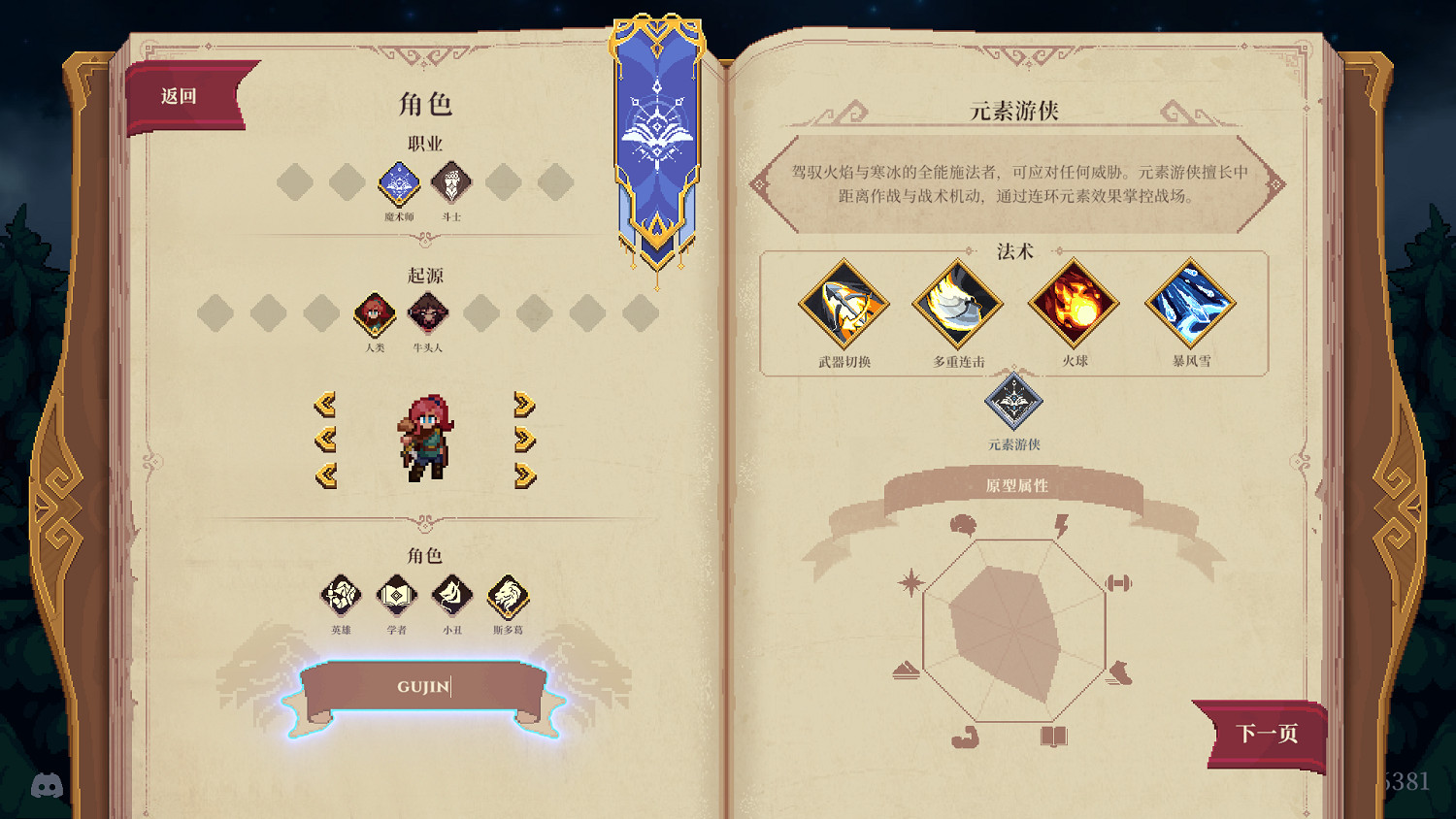Click the 武器切换 (Weapon Swap) spell icon
1456x819 pixels.
pyautogui.click(x=843, y=304)
